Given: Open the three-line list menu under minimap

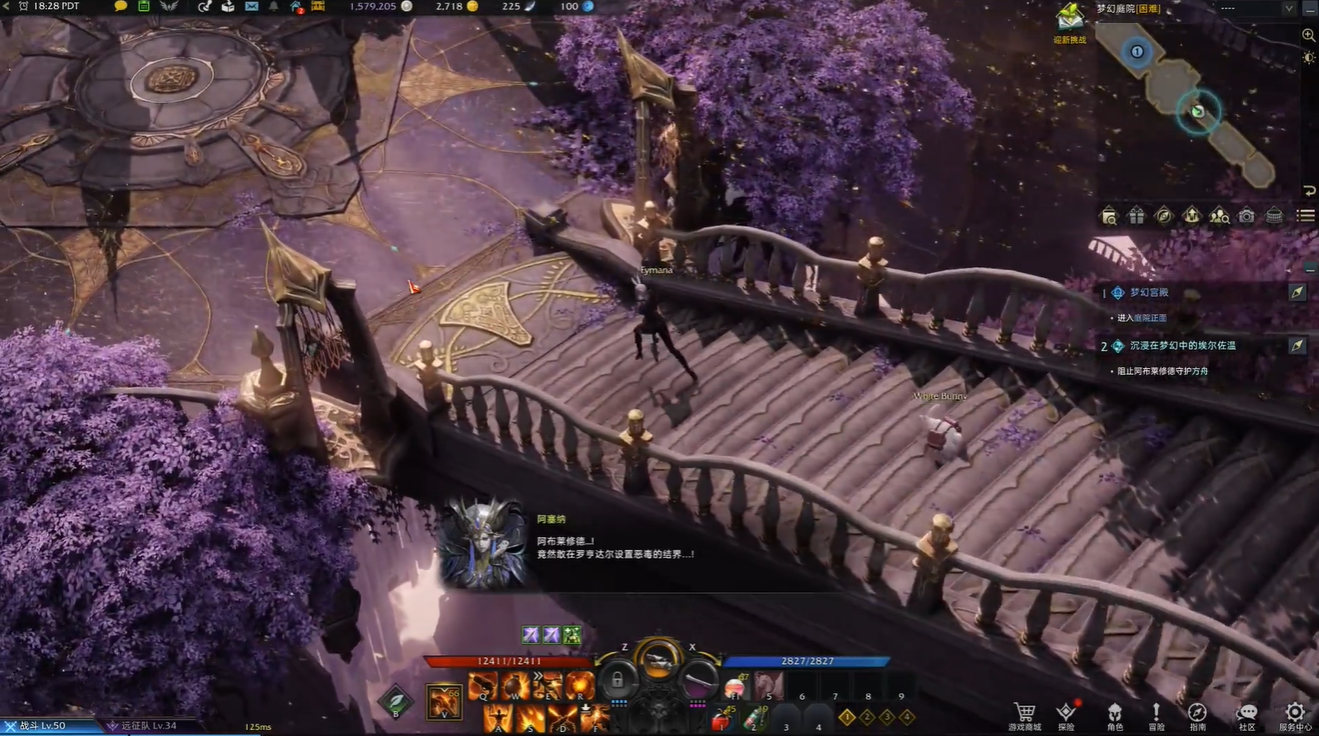Looking at the screenshot, I should [1305, 216].
